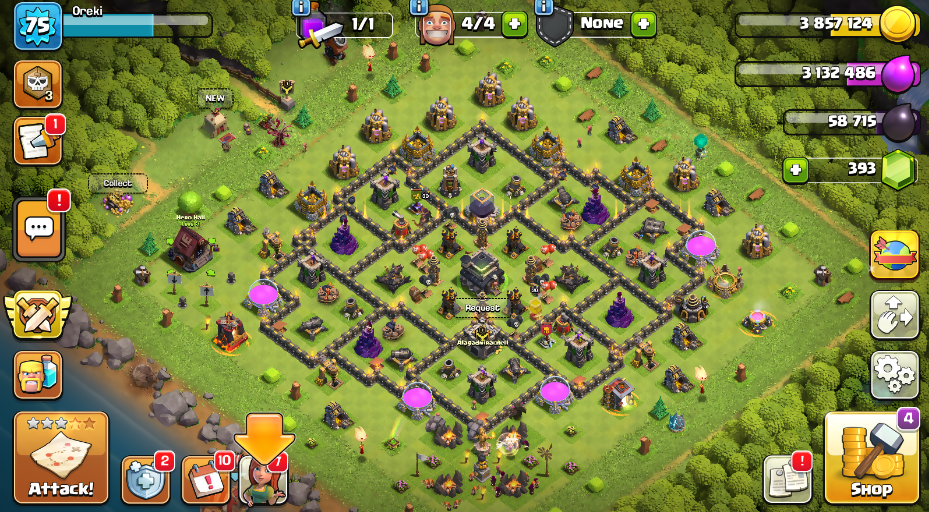Select the red-haired character portrait under the arrow
929x512 pixels.
[x=264, y=481]
